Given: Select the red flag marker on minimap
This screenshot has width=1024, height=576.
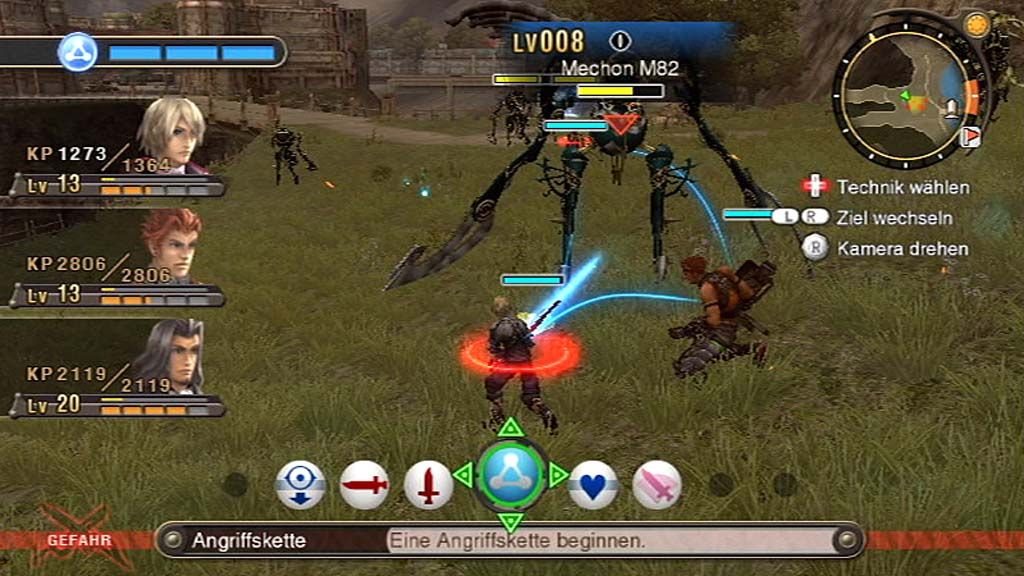Looking at the screenshot, I should [970, 137].
